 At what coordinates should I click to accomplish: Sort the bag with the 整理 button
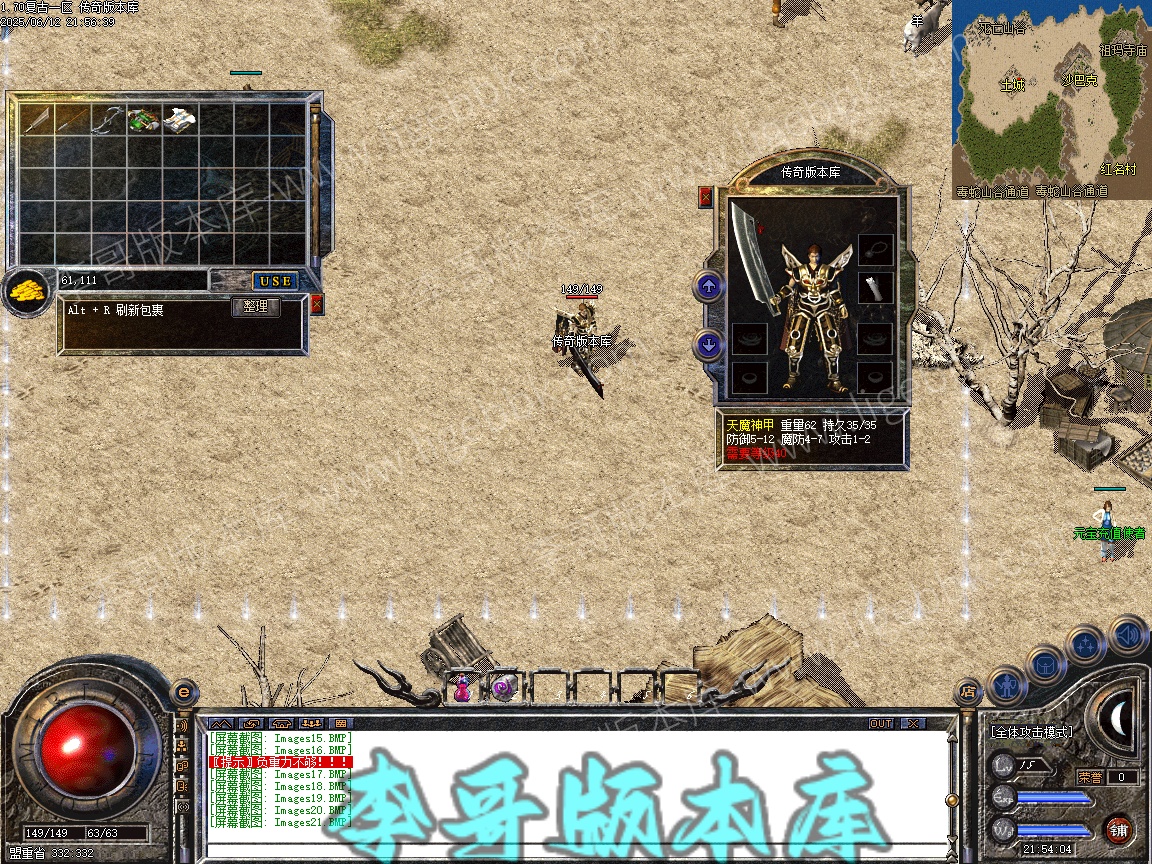[x=256, y=307]
